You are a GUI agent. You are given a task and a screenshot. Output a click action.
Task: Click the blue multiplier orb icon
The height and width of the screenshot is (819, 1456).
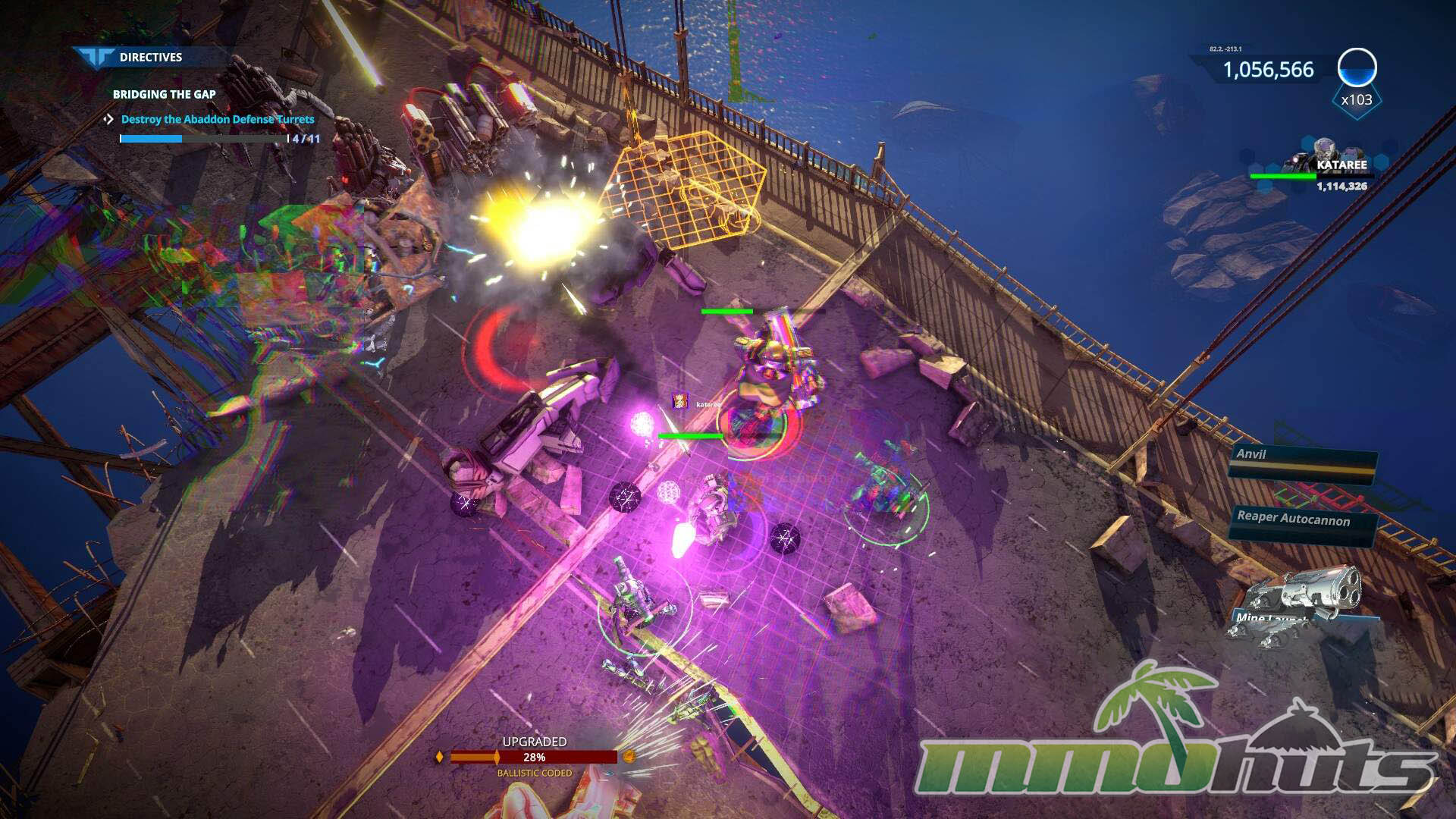1357,69
